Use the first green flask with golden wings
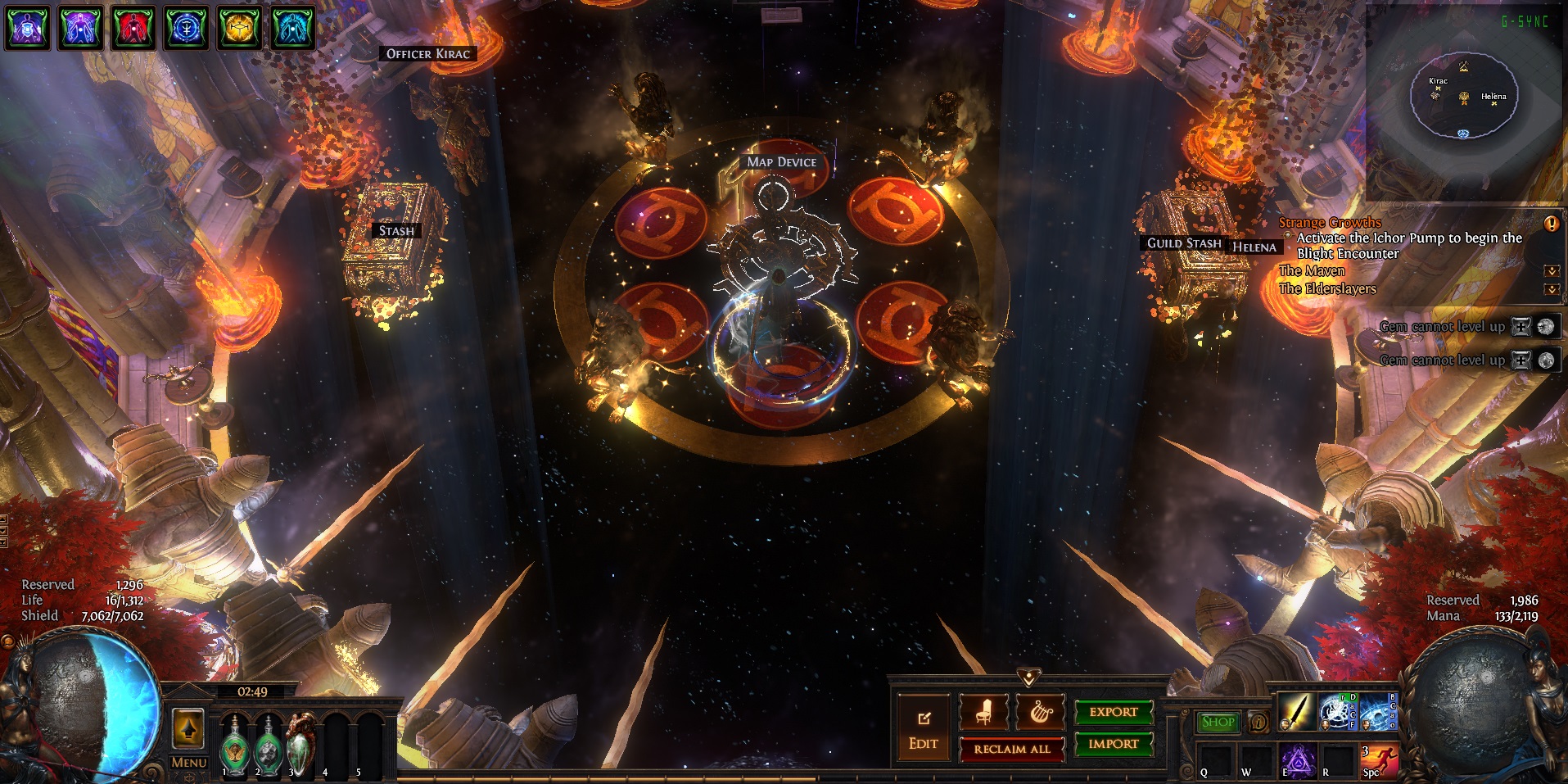Viewport: 1568px width, 784px height. 235,745
